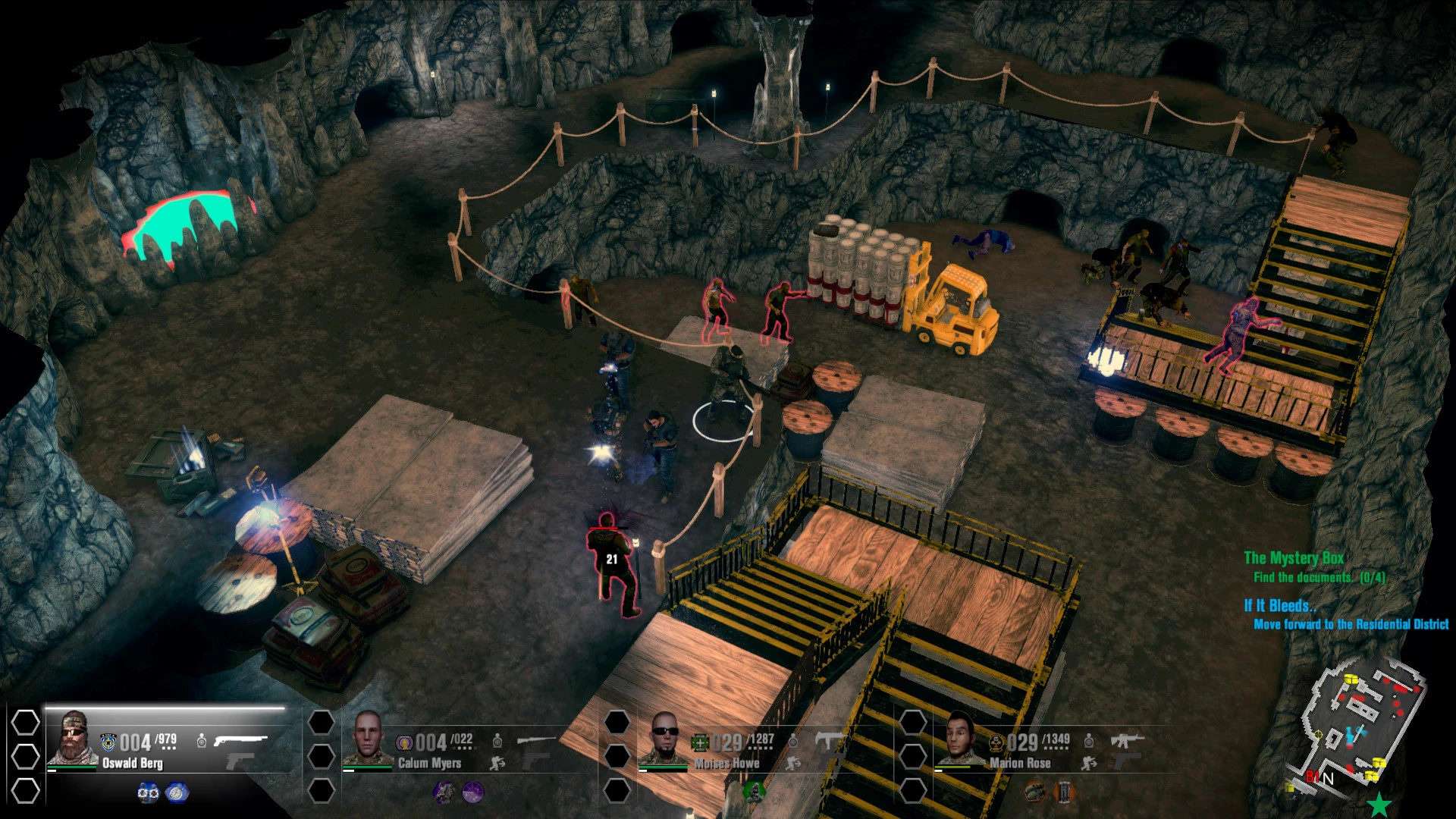Switch Oswald Berg to his pistol sidearm
Screen dimensions: 1456x819
click(x=240, y=761)
